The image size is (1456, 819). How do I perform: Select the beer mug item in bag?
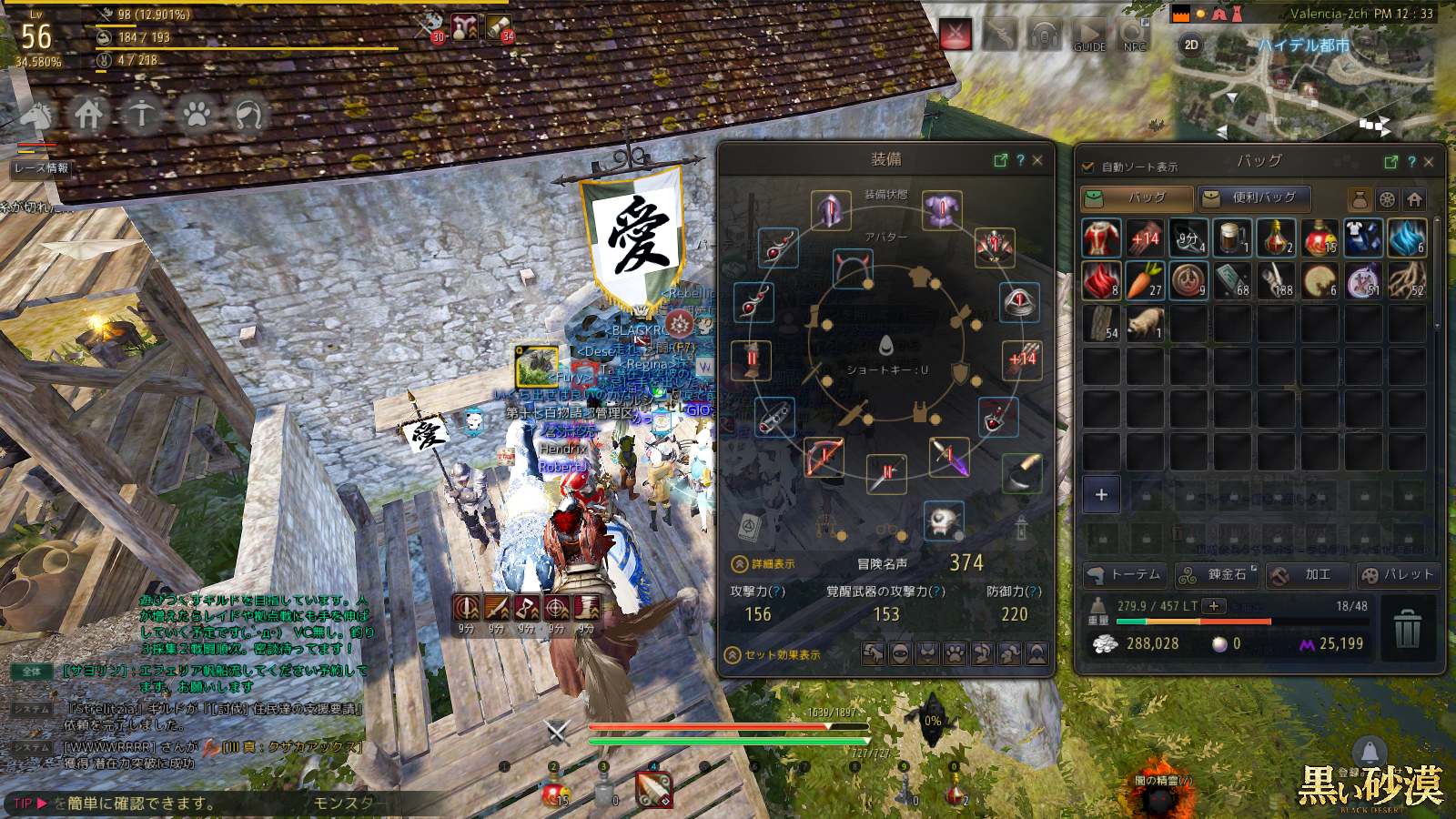1232,238
